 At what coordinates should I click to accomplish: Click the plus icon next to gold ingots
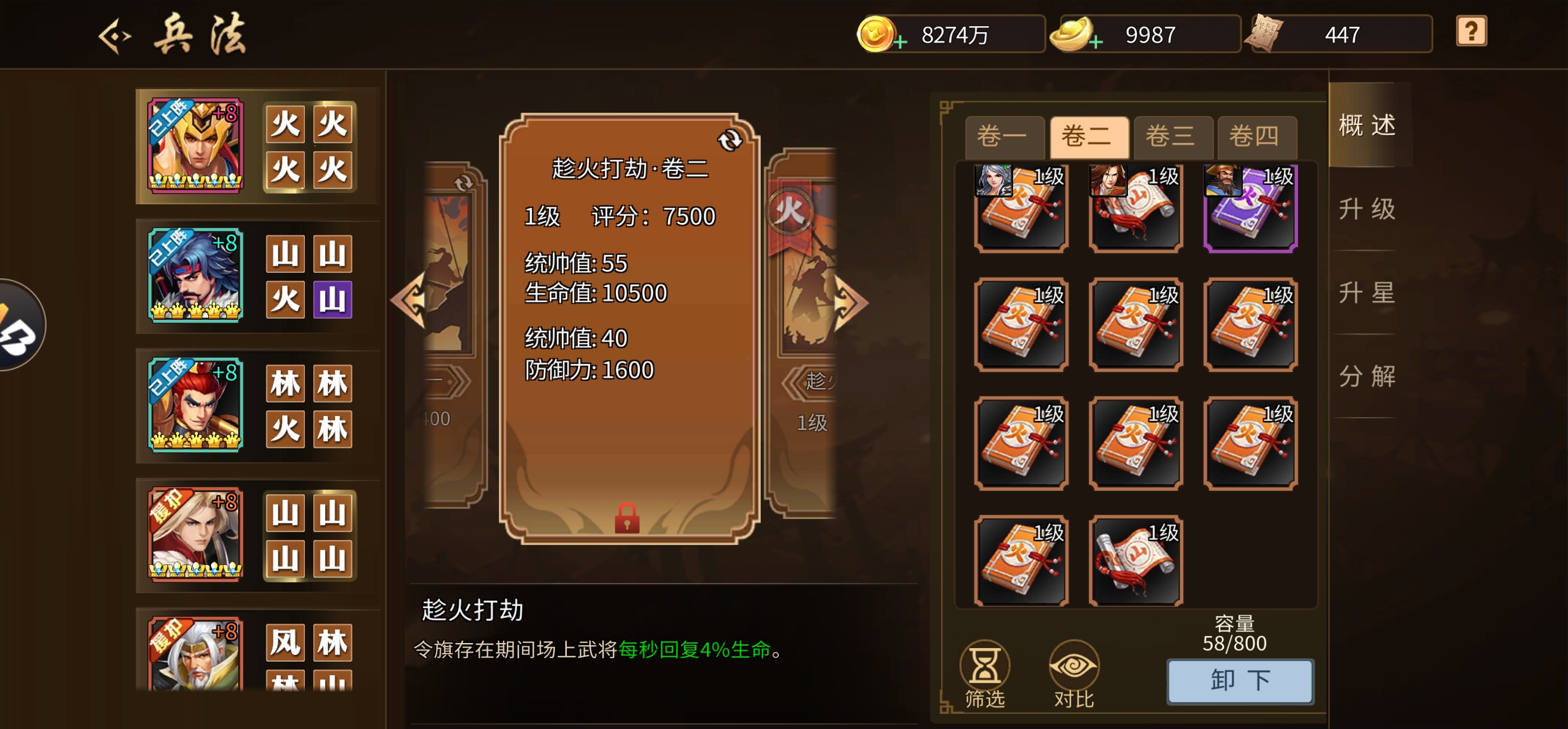point(1095,41)
